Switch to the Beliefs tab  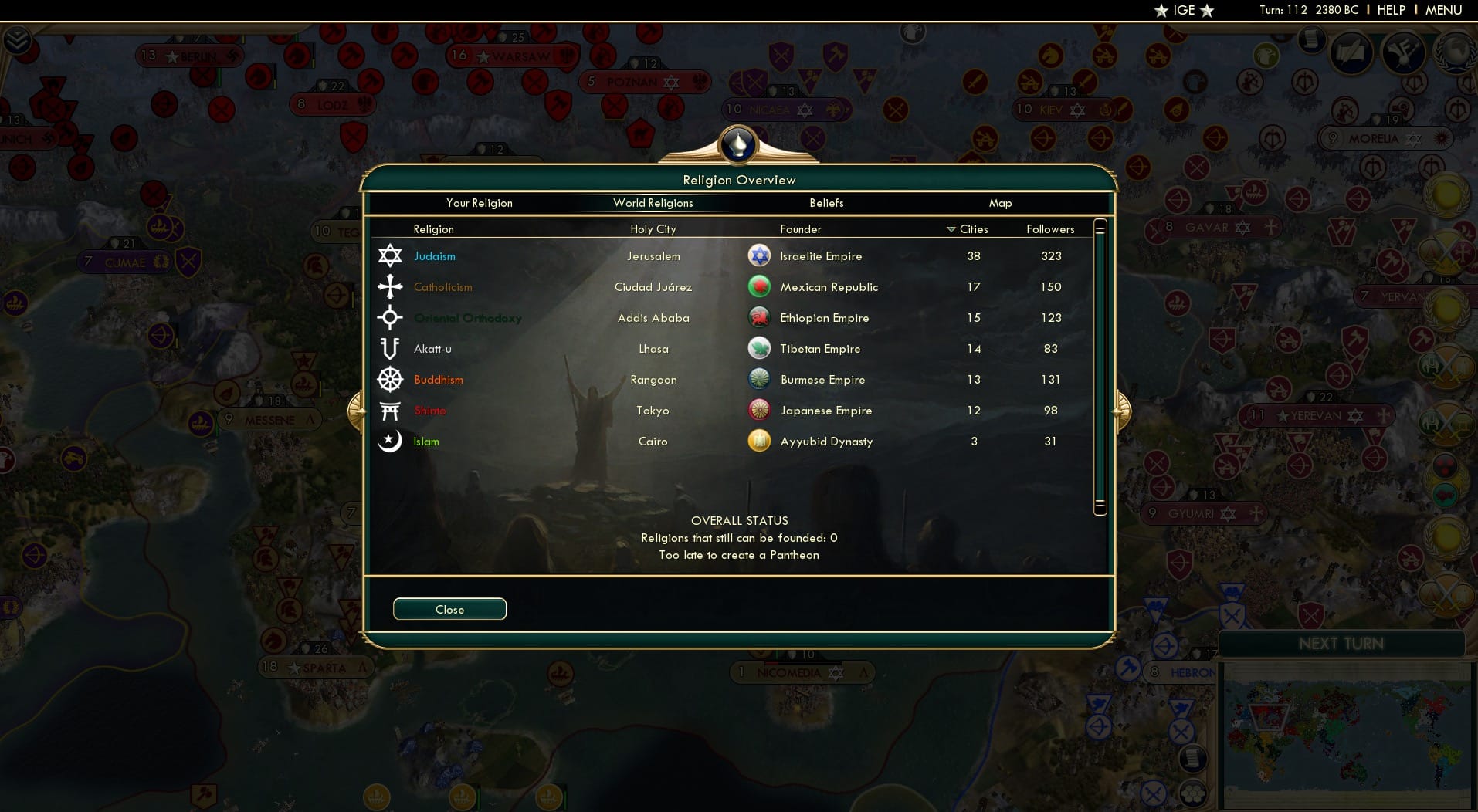(x=826, y=203)
